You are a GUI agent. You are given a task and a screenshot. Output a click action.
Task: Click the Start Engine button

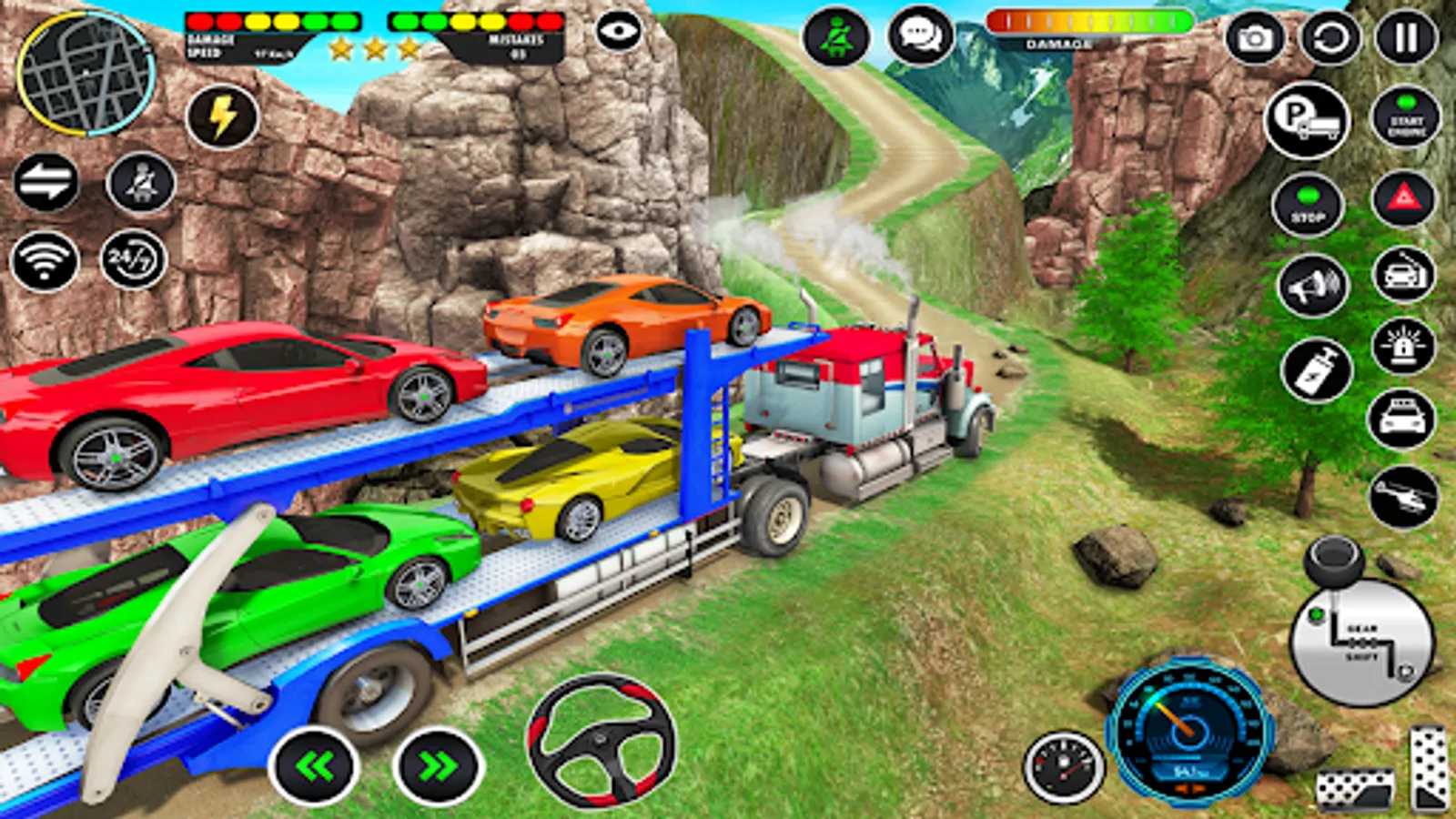click(1406, 118)
